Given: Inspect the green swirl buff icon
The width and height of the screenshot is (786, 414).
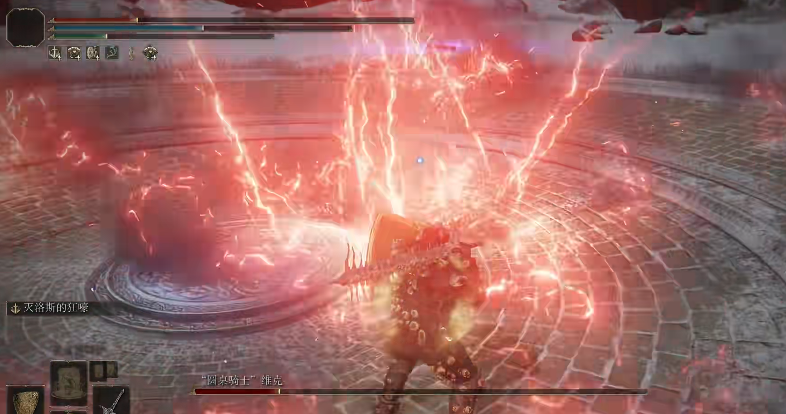Looking at the screenshot, I should click(112, 52).
